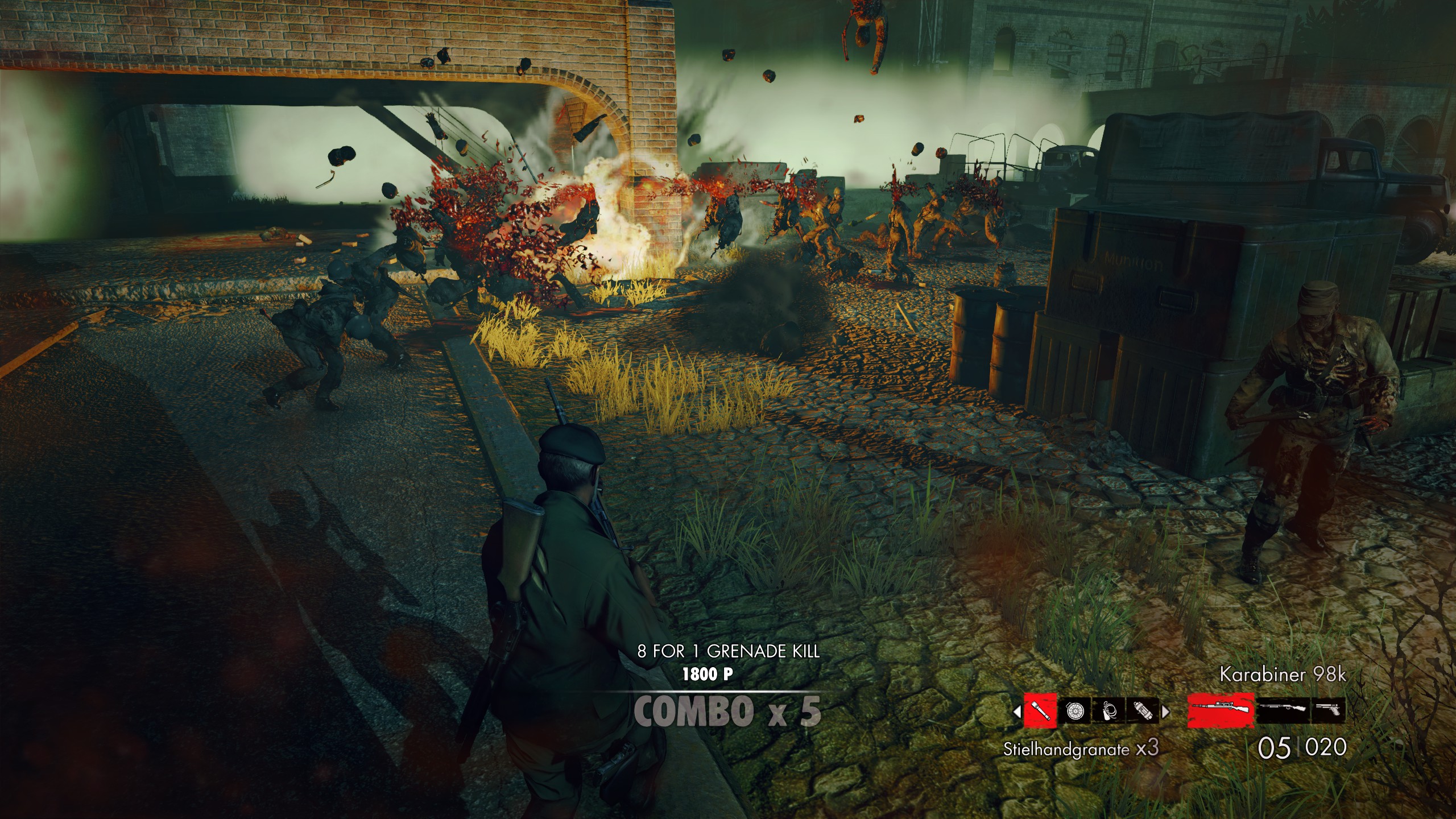The image size is (1456, 819).
Task: Cycle items with the left arrow
Action: coord(1017,710)
